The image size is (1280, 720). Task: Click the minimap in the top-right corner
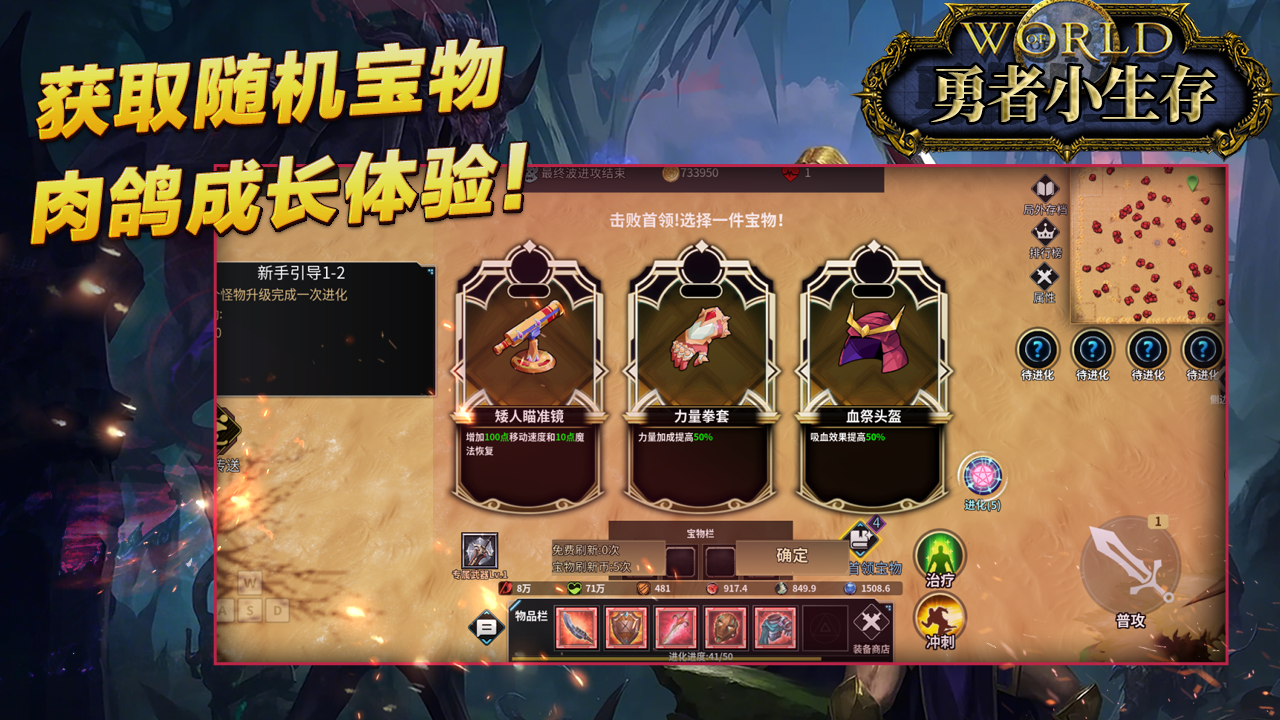tap(1145, 245)
